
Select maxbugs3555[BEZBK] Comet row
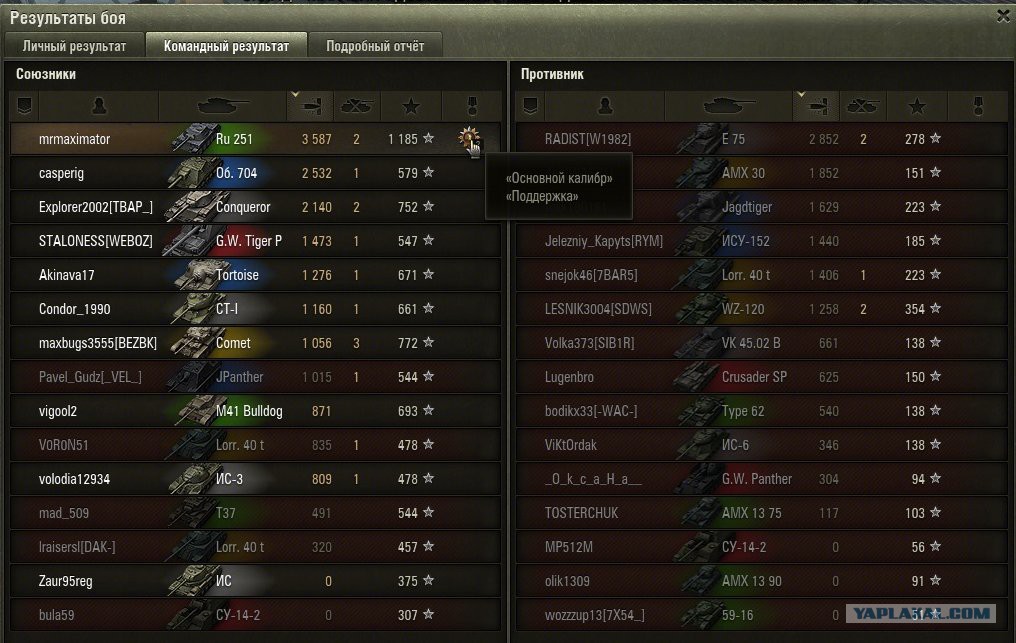click(x=255, y=343)
